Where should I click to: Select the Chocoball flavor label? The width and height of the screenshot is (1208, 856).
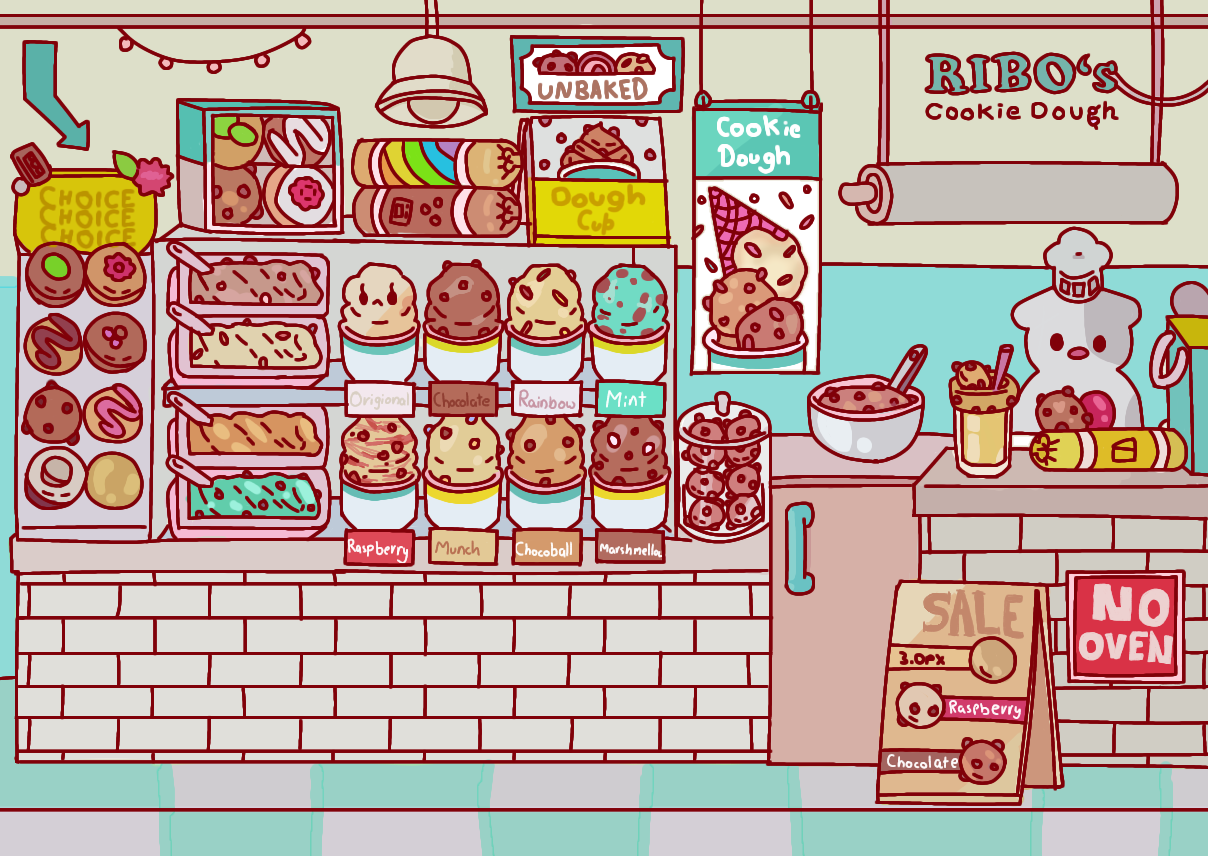pyautogui.click(x=547, y=549)
